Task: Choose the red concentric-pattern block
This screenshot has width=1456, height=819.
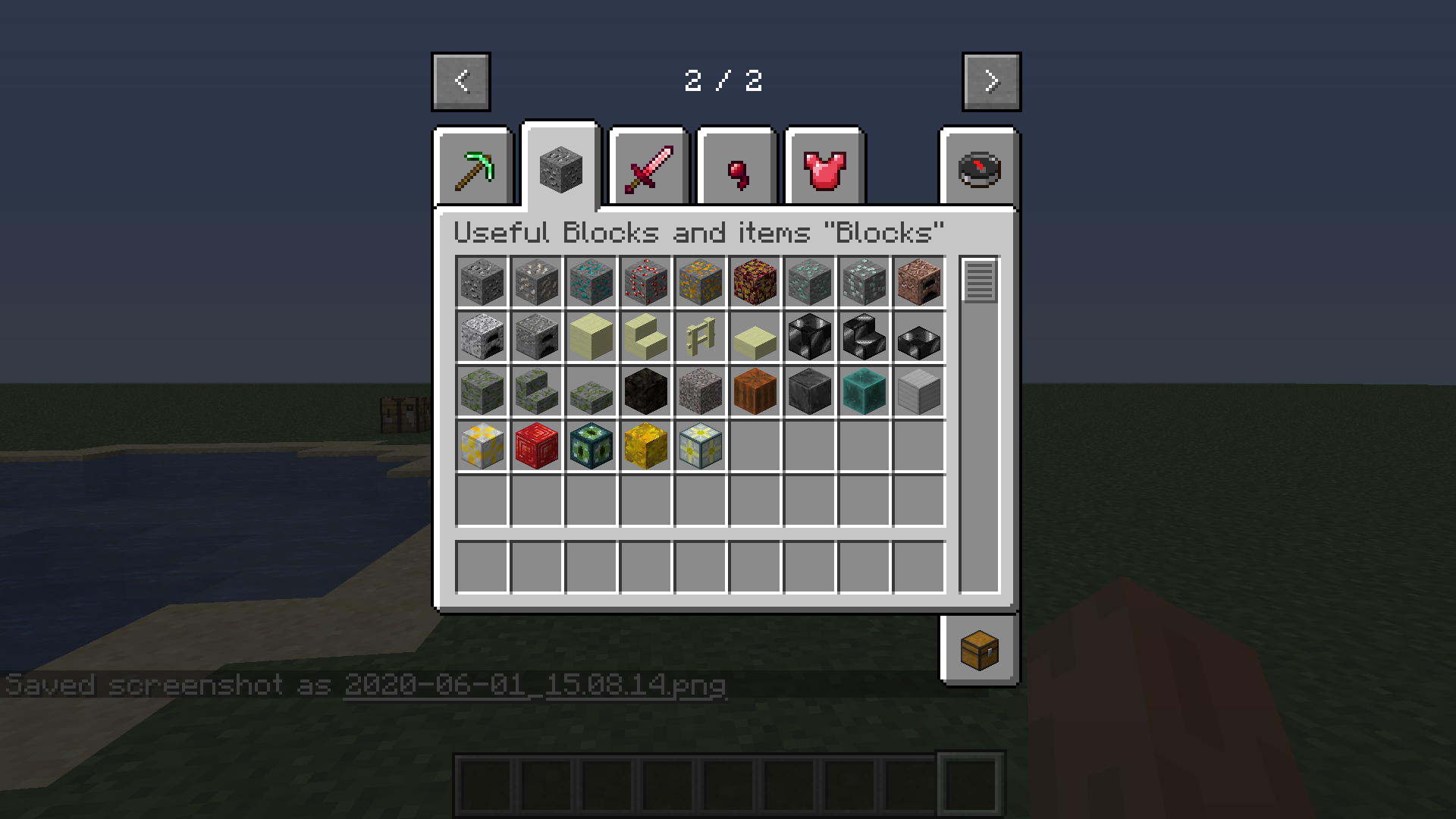Action: click(x=536, y=446)
